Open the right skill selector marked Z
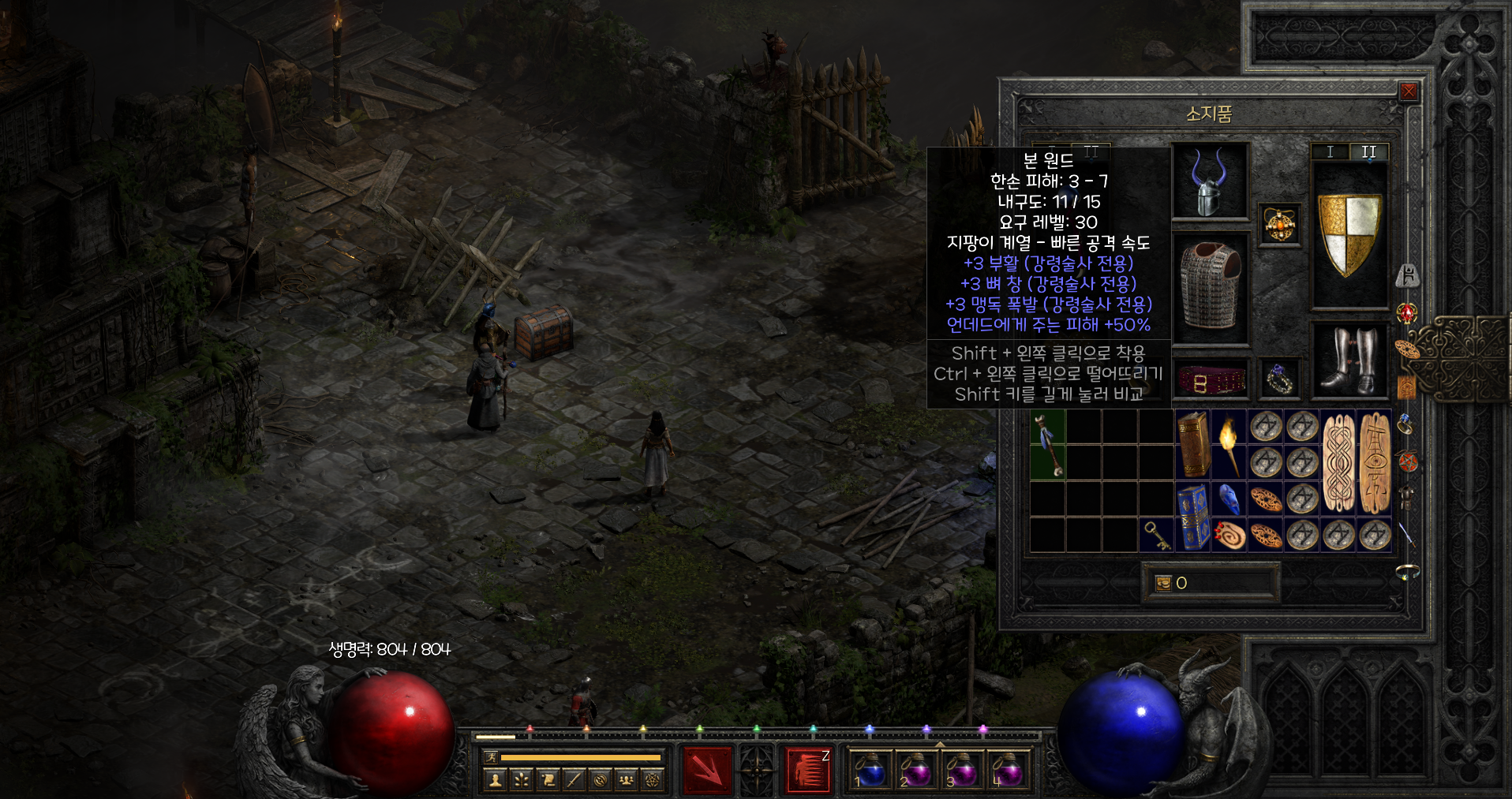This screenshot has height=799, width=1512. 808,769
